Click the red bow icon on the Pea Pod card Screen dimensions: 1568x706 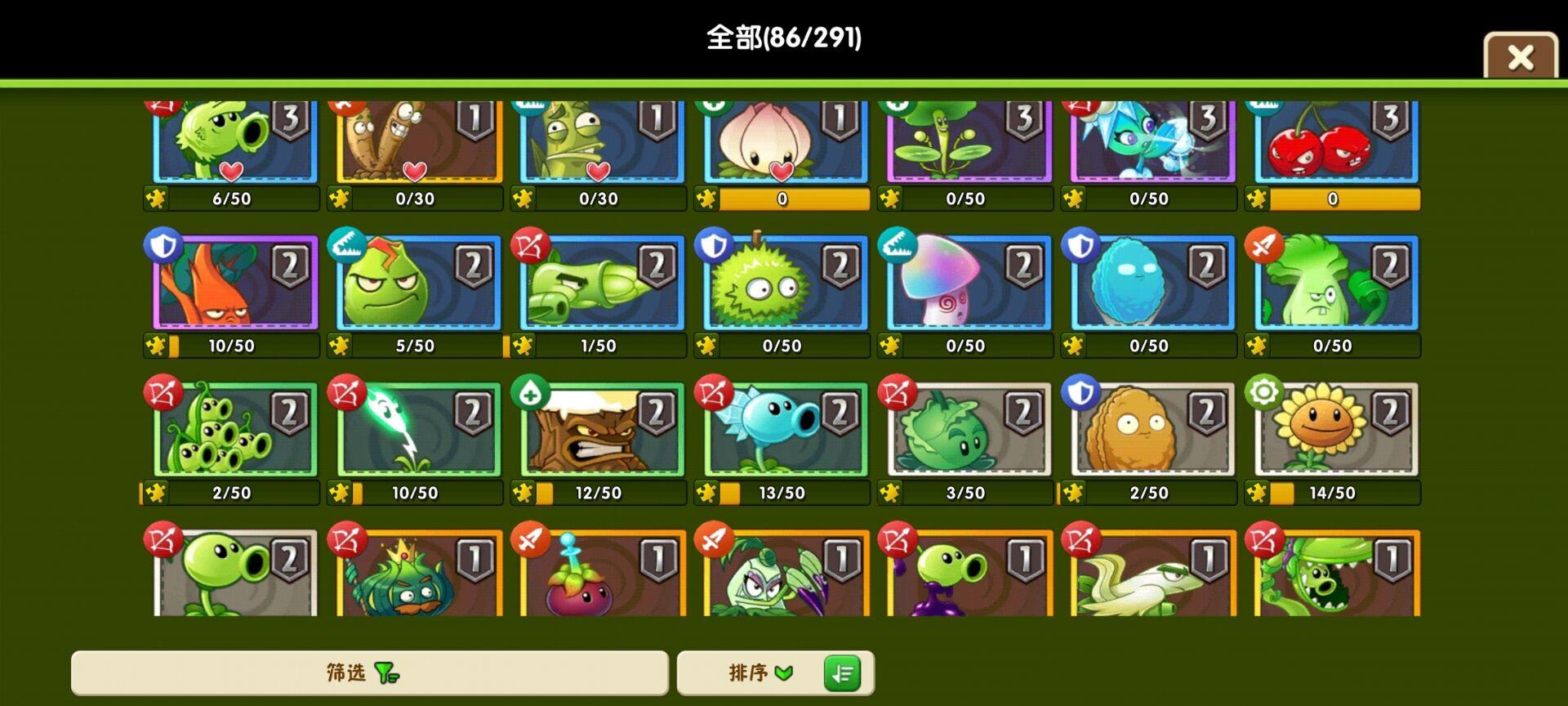point(164,392)
